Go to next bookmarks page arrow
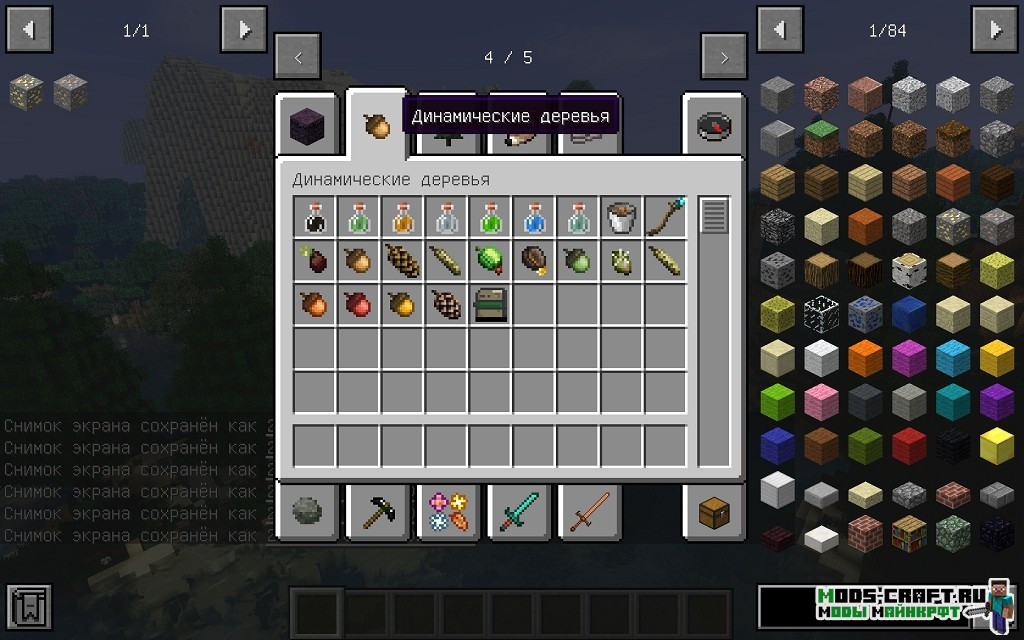The height and width of the screenshot is (640, 1024). pyautogui.click(x=243, y=30)
